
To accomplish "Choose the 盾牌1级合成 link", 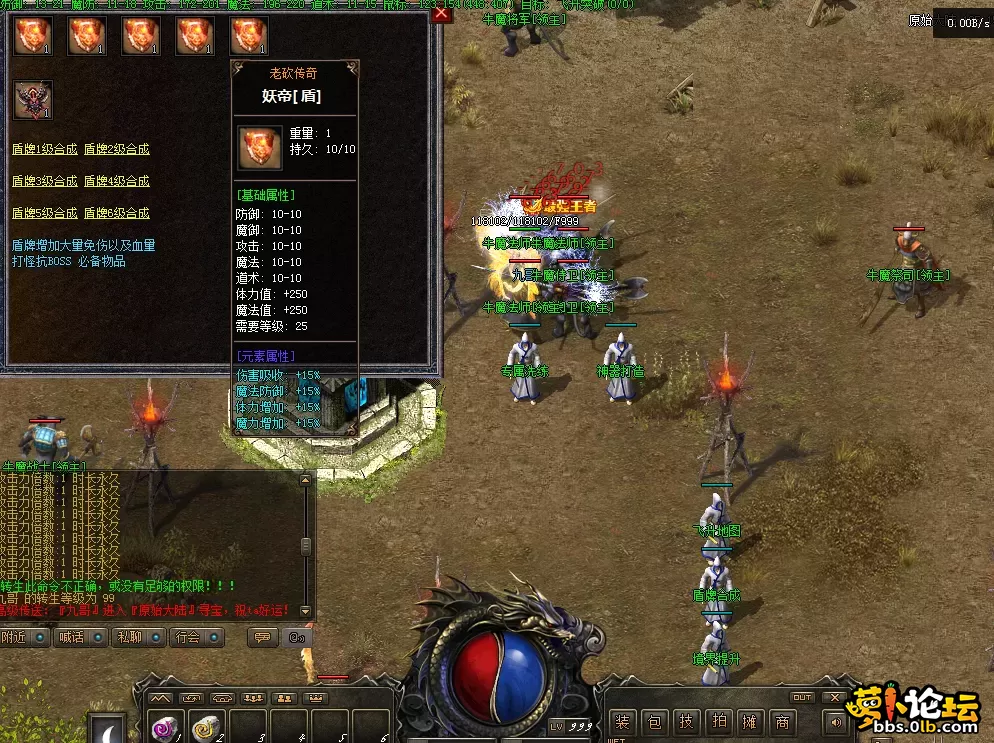I will [x=44, y=149].
